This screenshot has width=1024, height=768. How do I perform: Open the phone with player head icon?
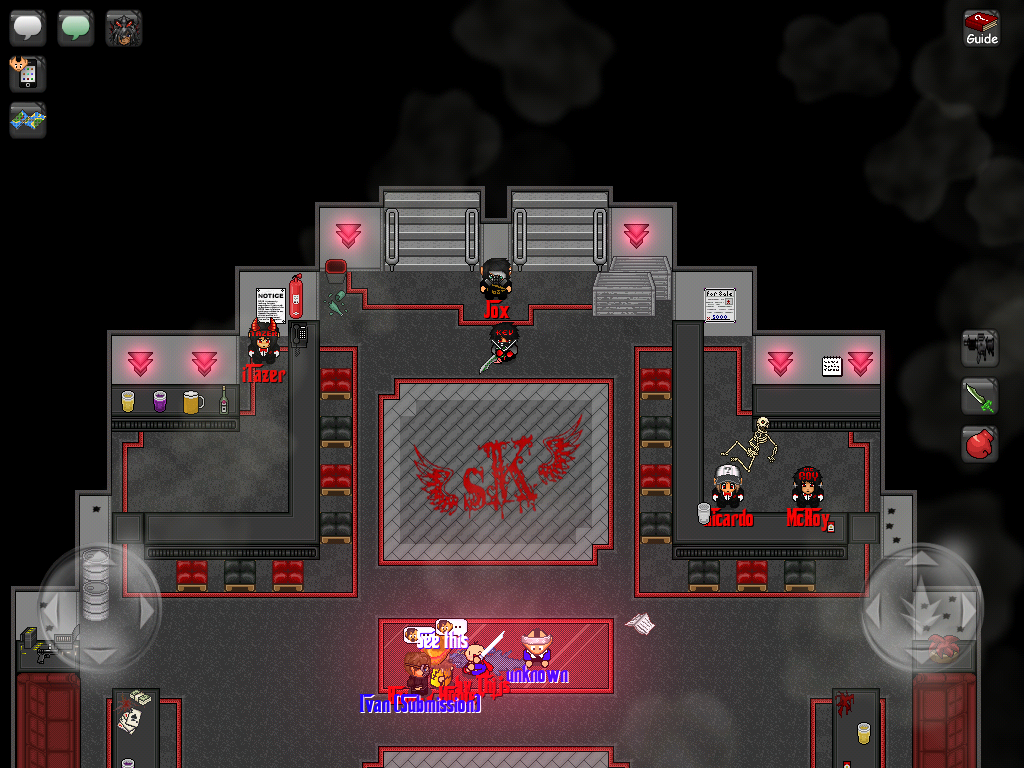pyautogui.click(x=28, y=74)
